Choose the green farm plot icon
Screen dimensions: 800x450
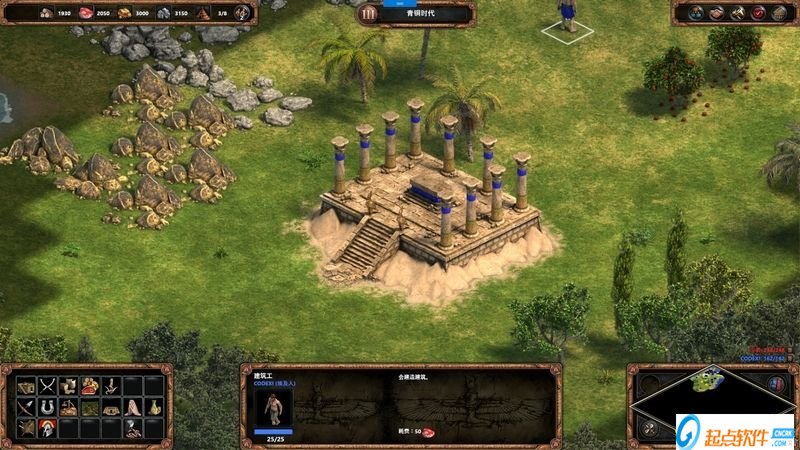tap(90, 407)
